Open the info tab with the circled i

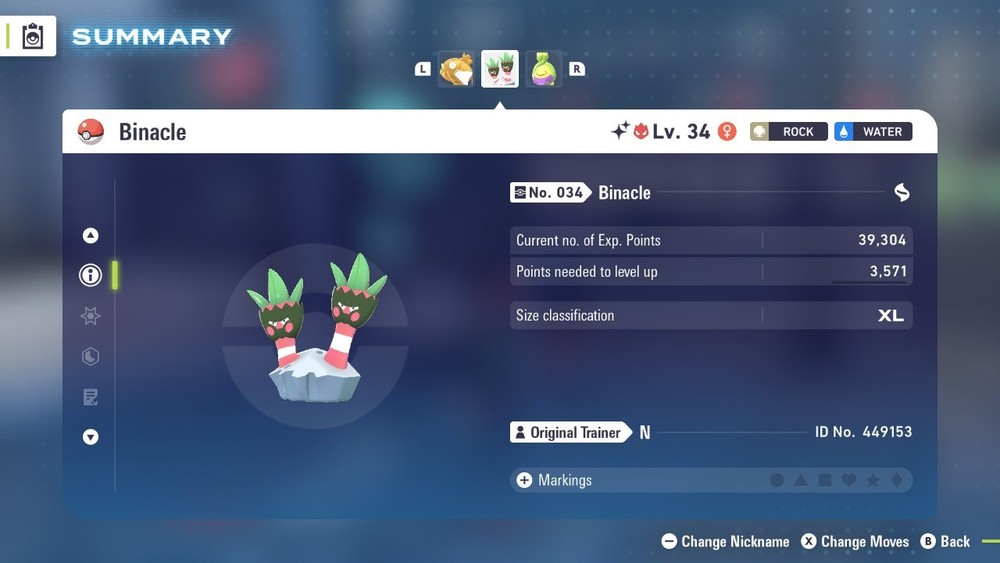click(x=90, y=275)
